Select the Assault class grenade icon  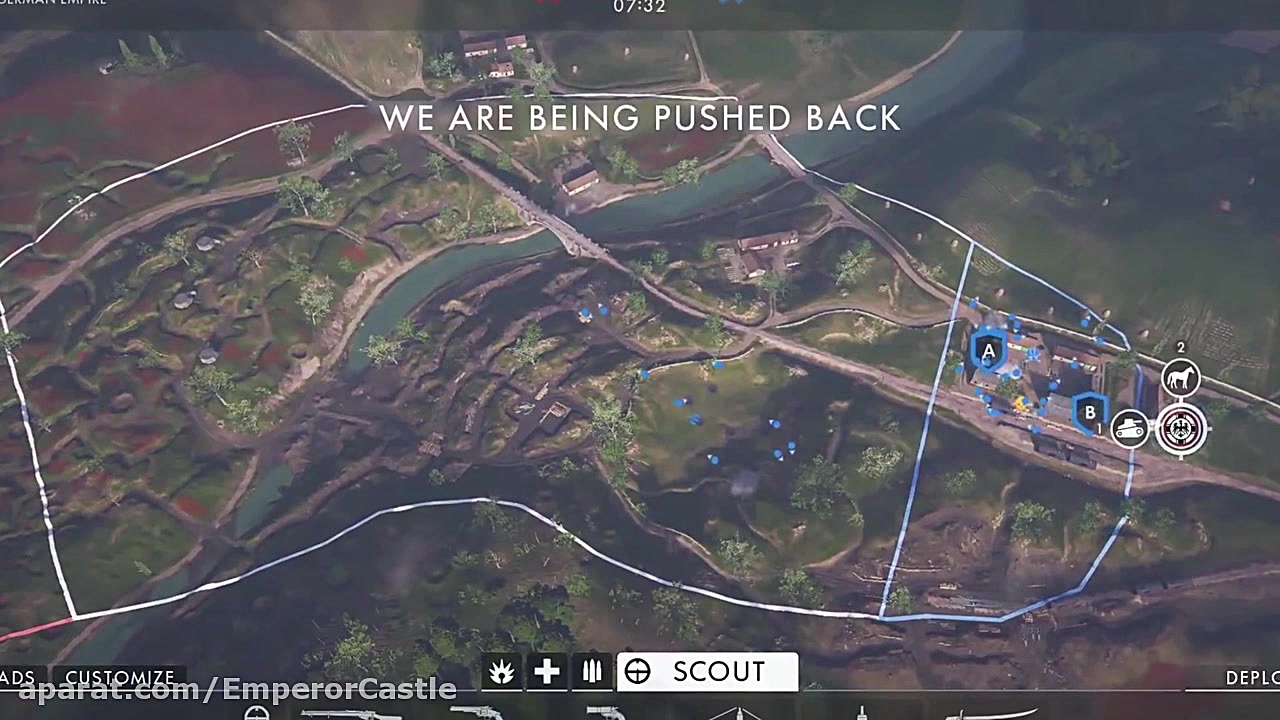[x=501, y=672]
